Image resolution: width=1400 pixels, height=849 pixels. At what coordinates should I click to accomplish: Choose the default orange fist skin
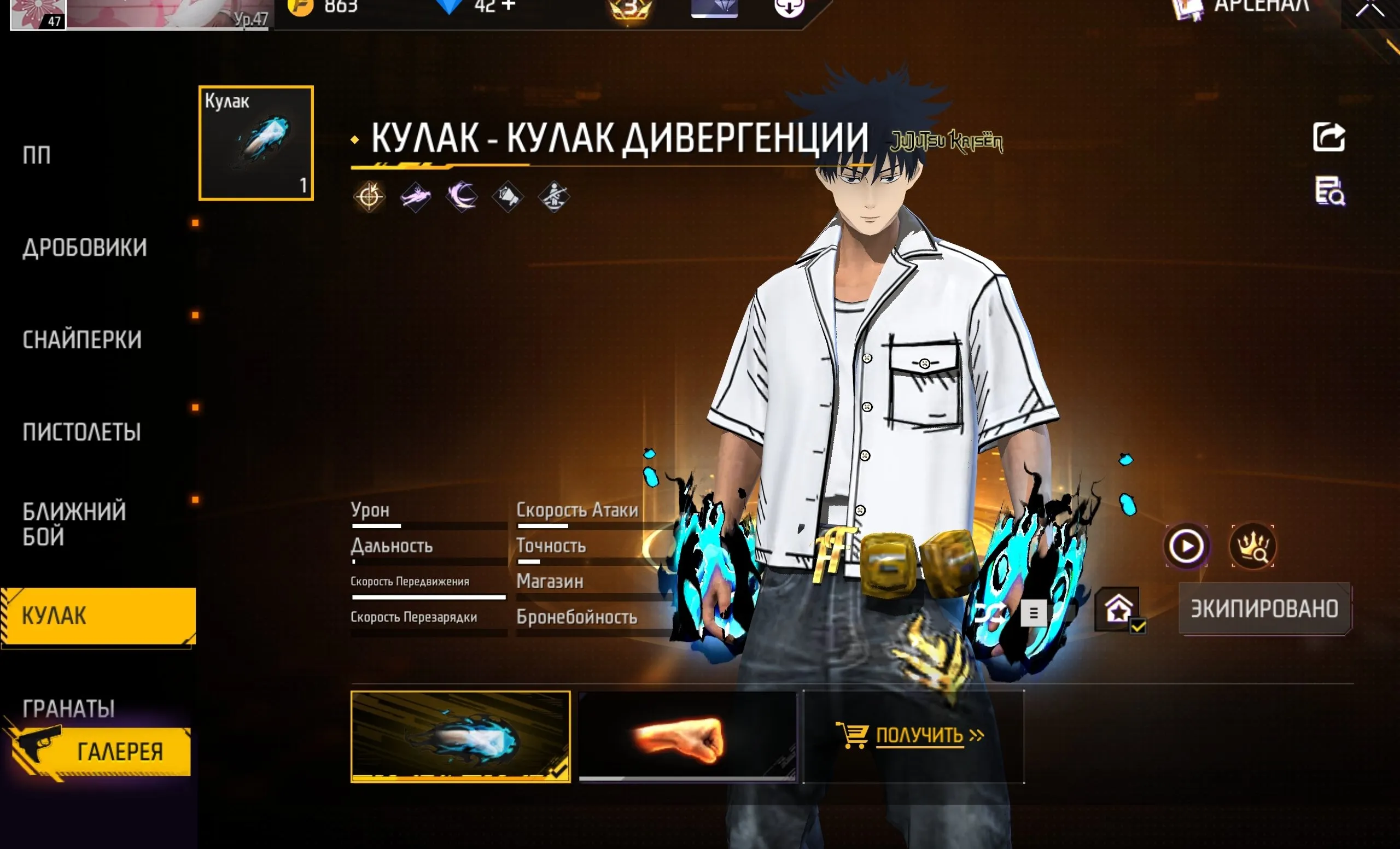click(x=687, y=736)
